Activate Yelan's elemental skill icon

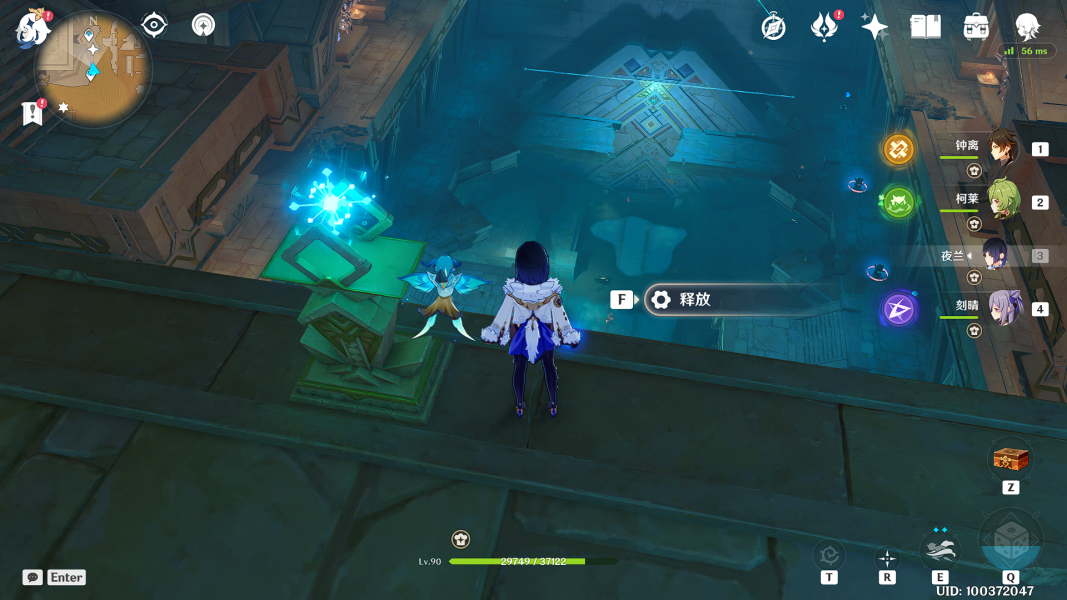coord(940,549)
